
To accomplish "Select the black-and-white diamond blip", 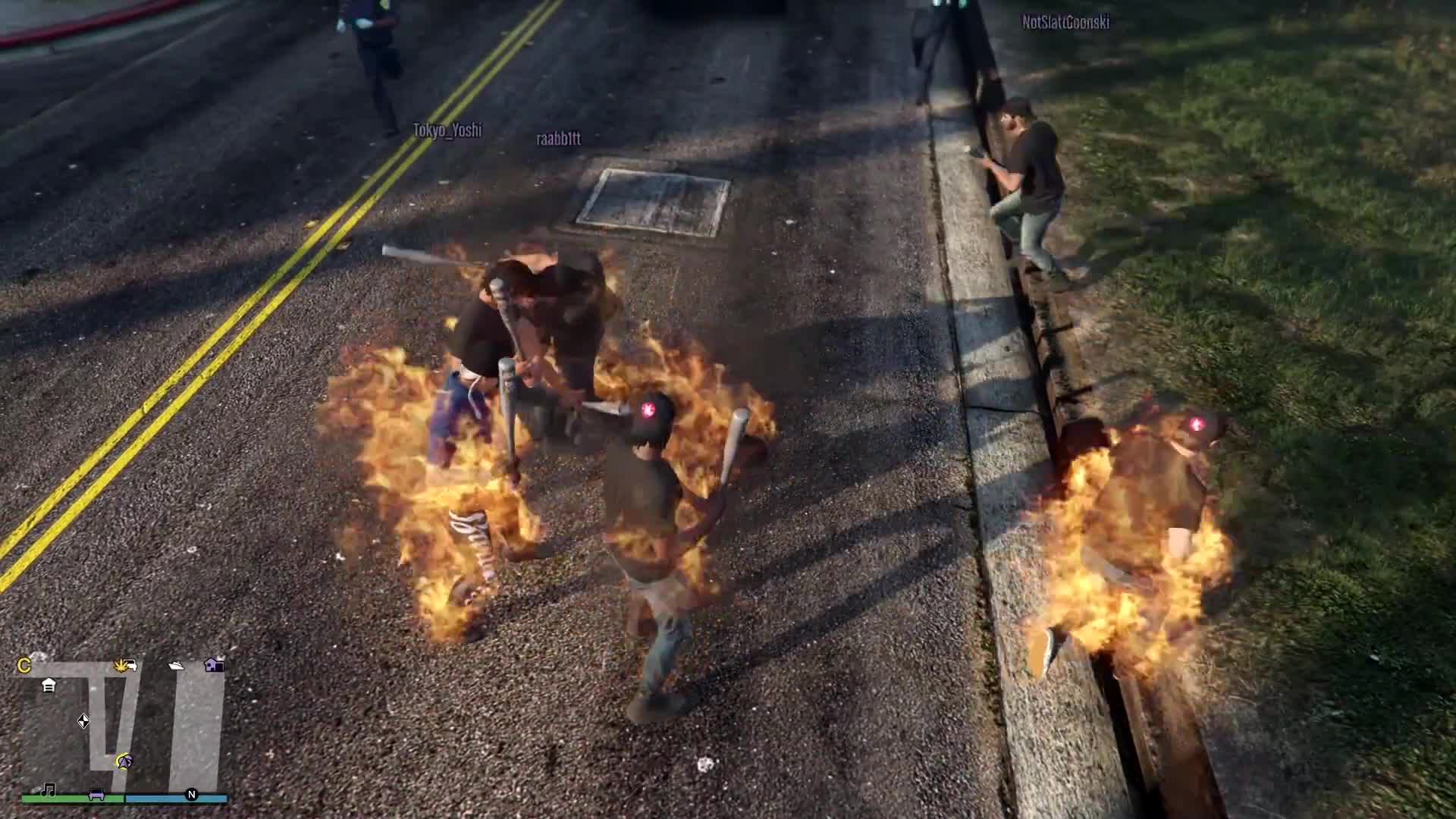I will [x=83, y=720].
